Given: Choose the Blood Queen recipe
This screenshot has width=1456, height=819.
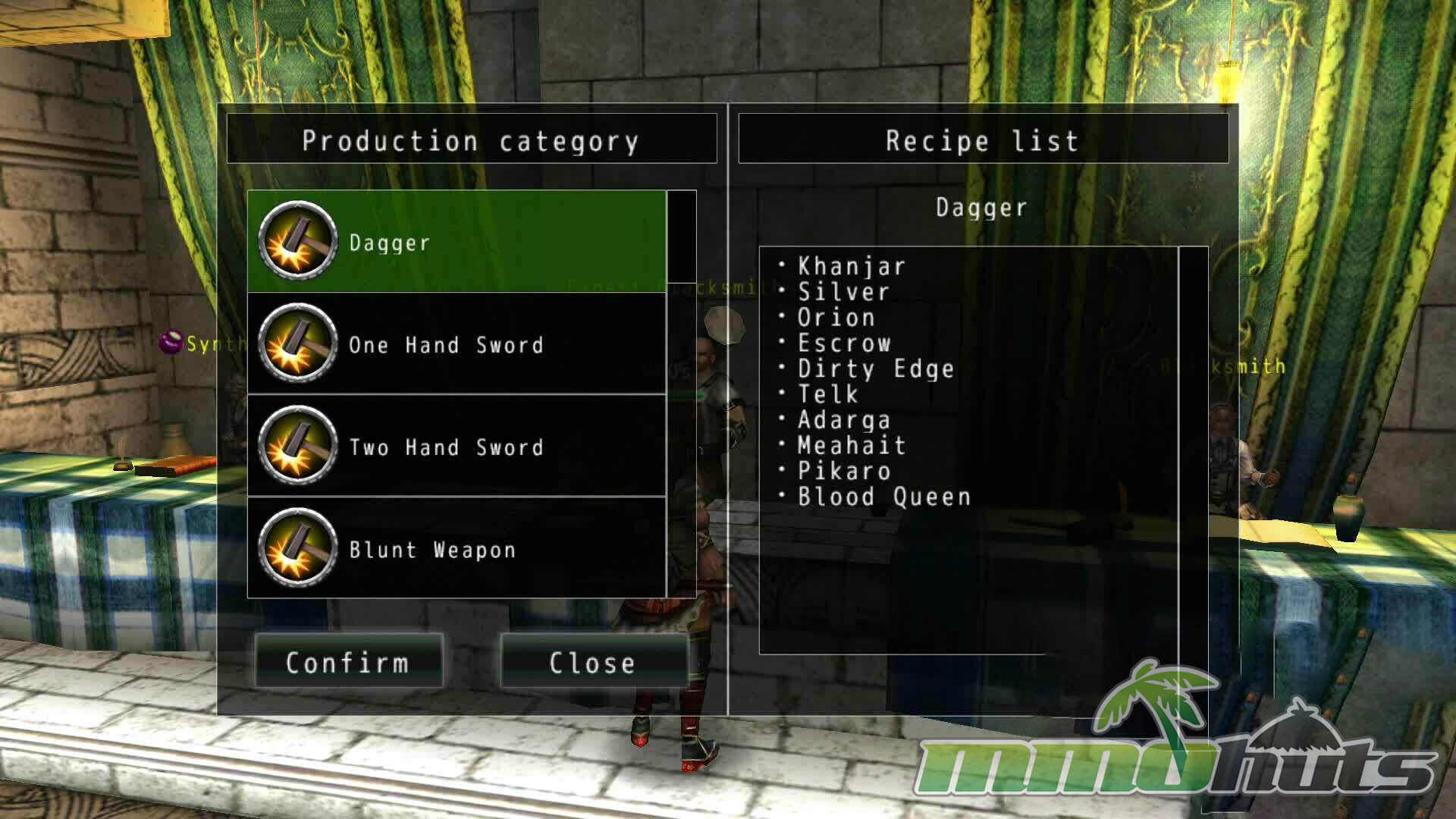Looking at the screenshot, I should (883, 497).
